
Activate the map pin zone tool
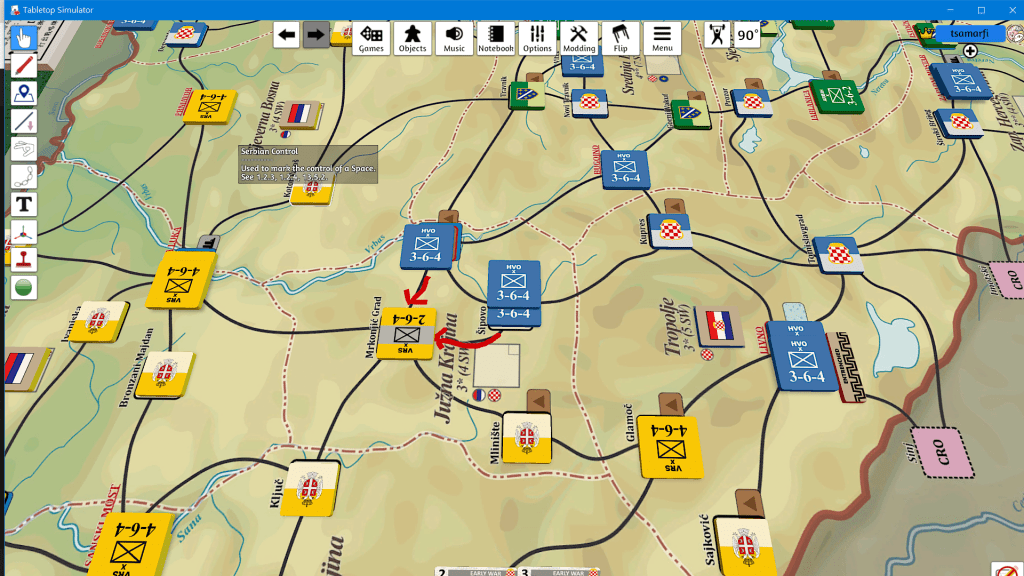pyautogui.click(x=24, y=94)
